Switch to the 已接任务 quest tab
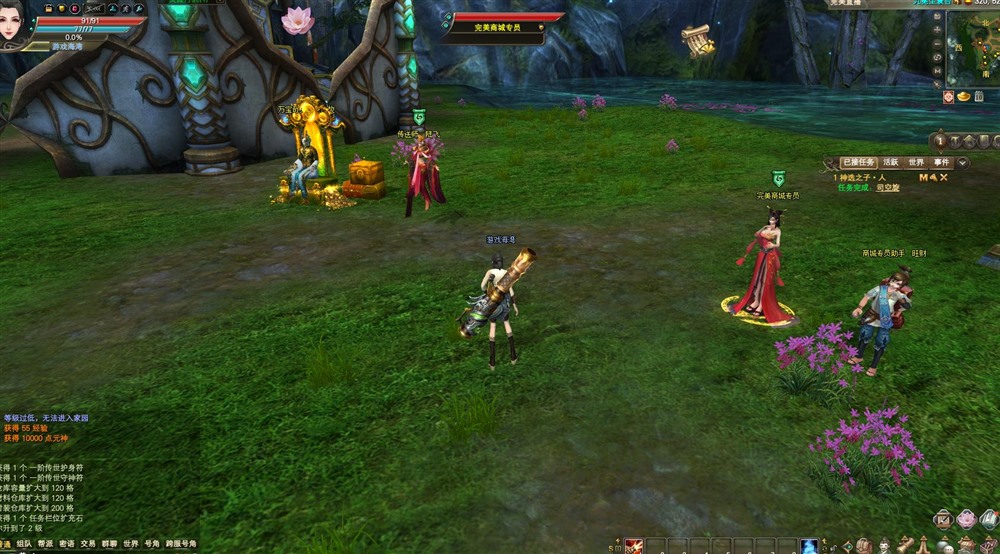 [858, 163]
